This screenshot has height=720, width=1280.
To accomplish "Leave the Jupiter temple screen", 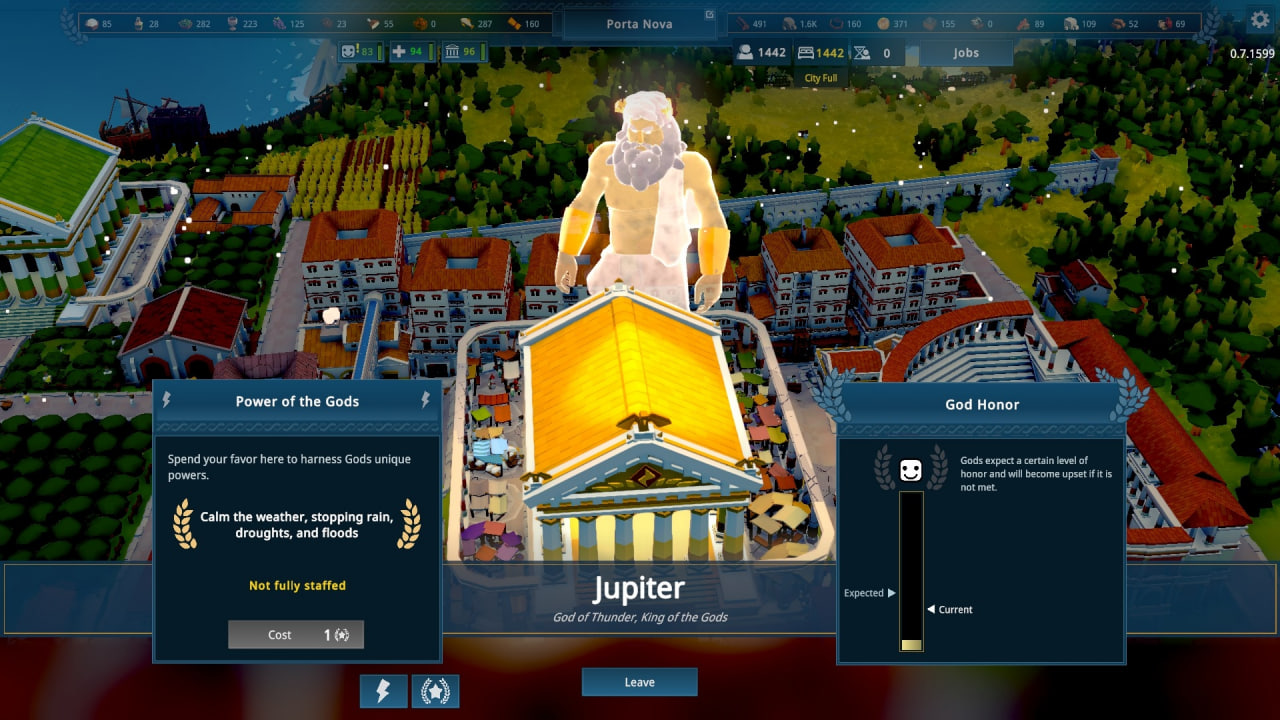I will (x=639, y=682).
